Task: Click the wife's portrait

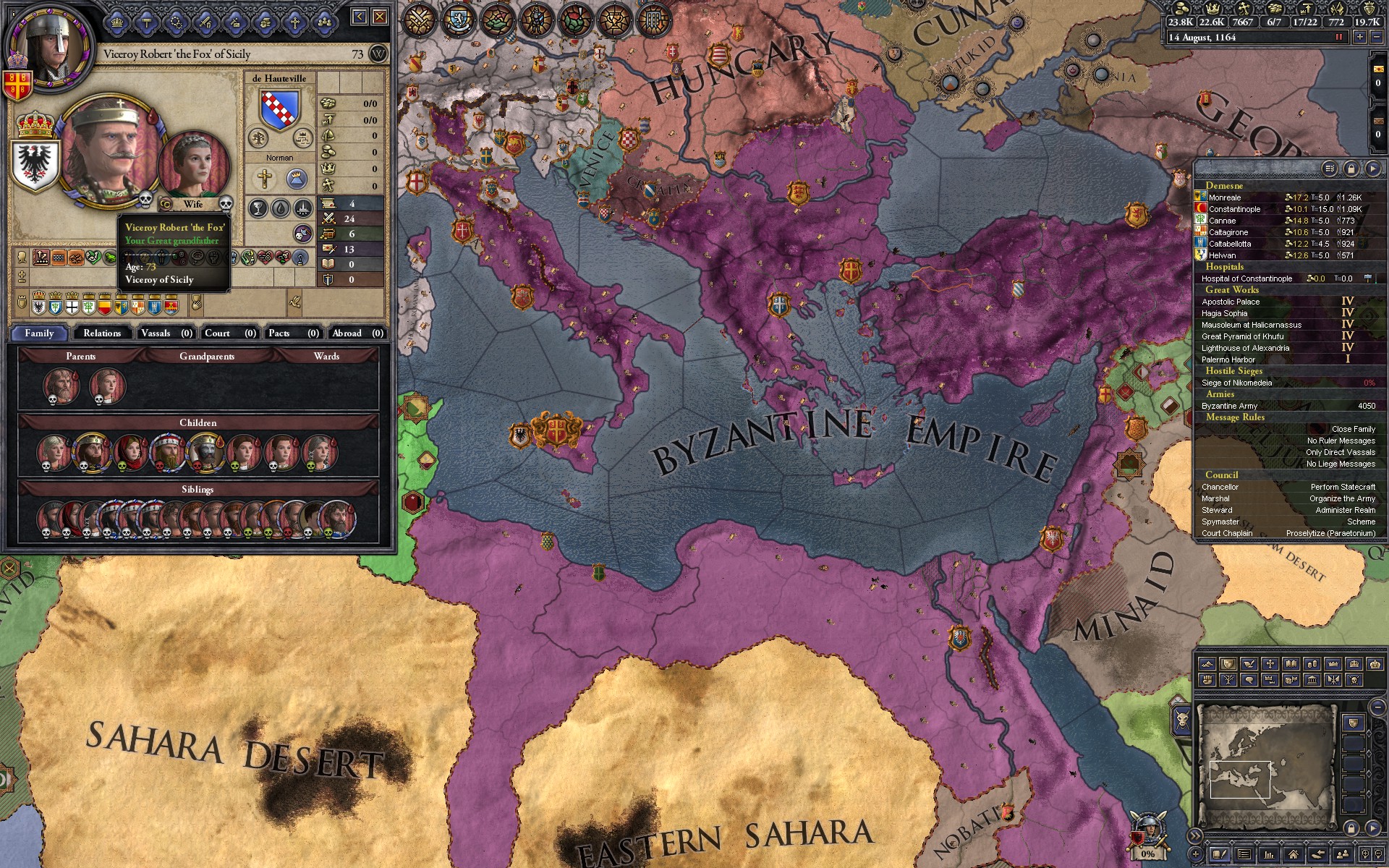Action: pyautogui.click(x=194, y=164)
